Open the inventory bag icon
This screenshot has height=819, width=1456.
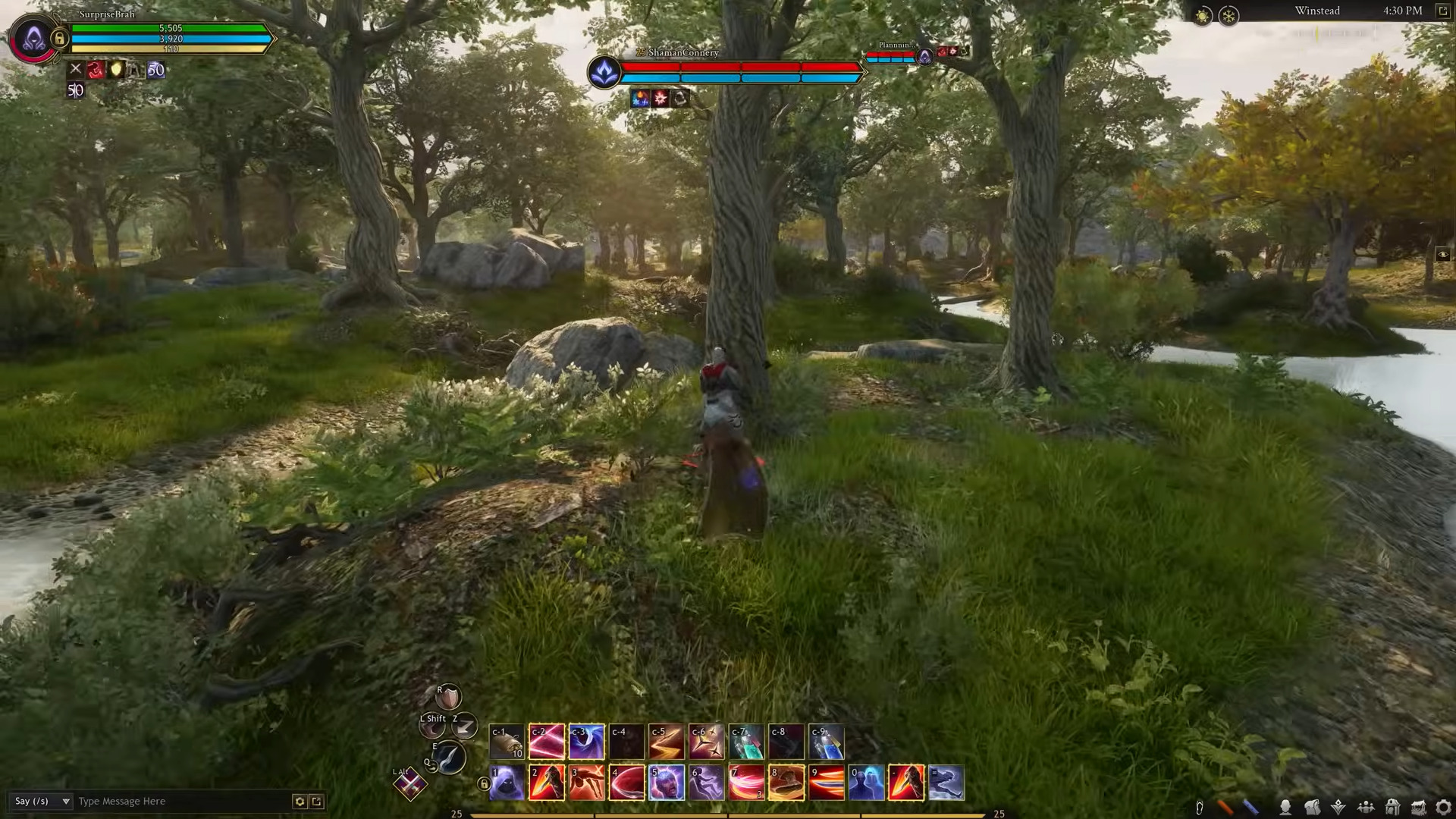pos(1313,806)
